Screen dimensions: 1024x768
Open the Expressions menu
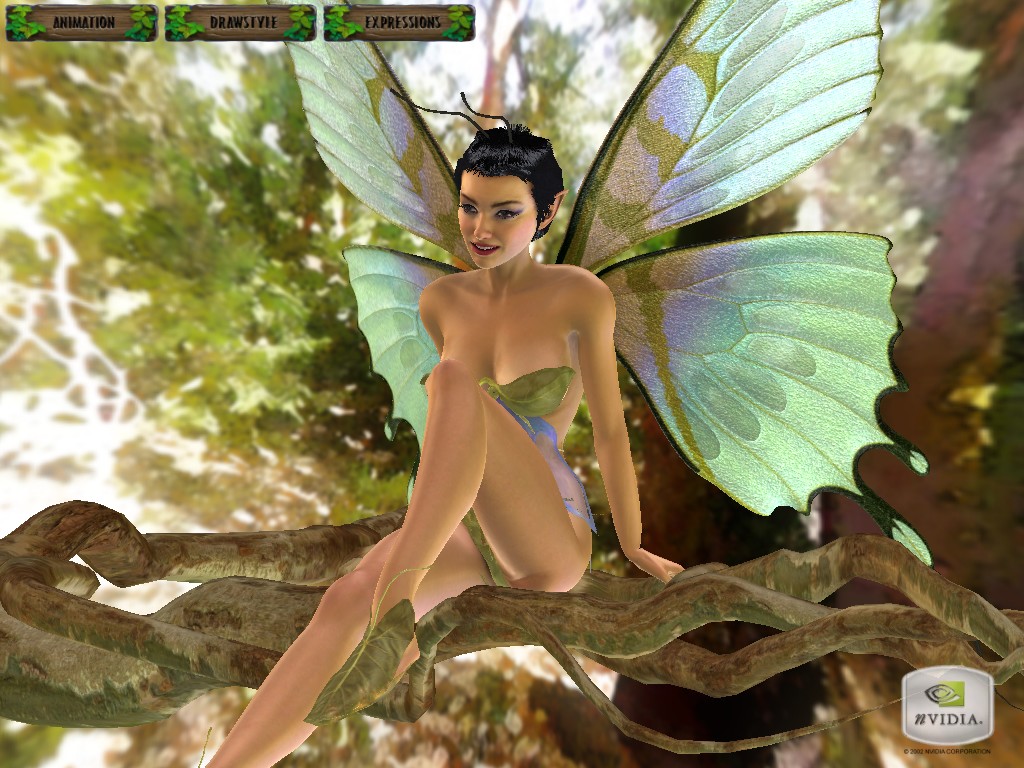(399, 22)
